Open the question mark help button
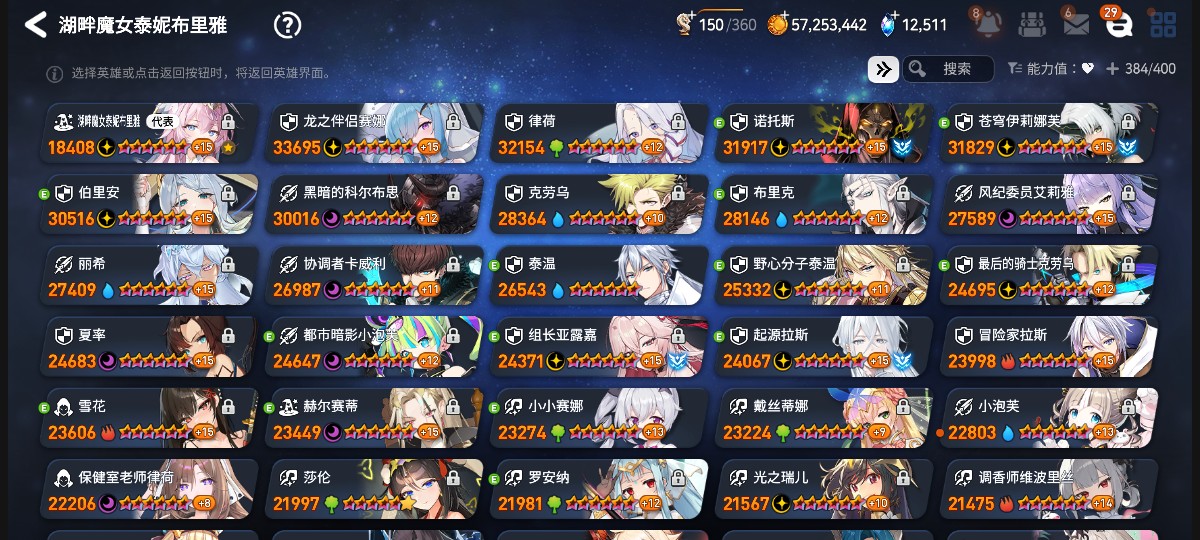 [x=287, y=25]
